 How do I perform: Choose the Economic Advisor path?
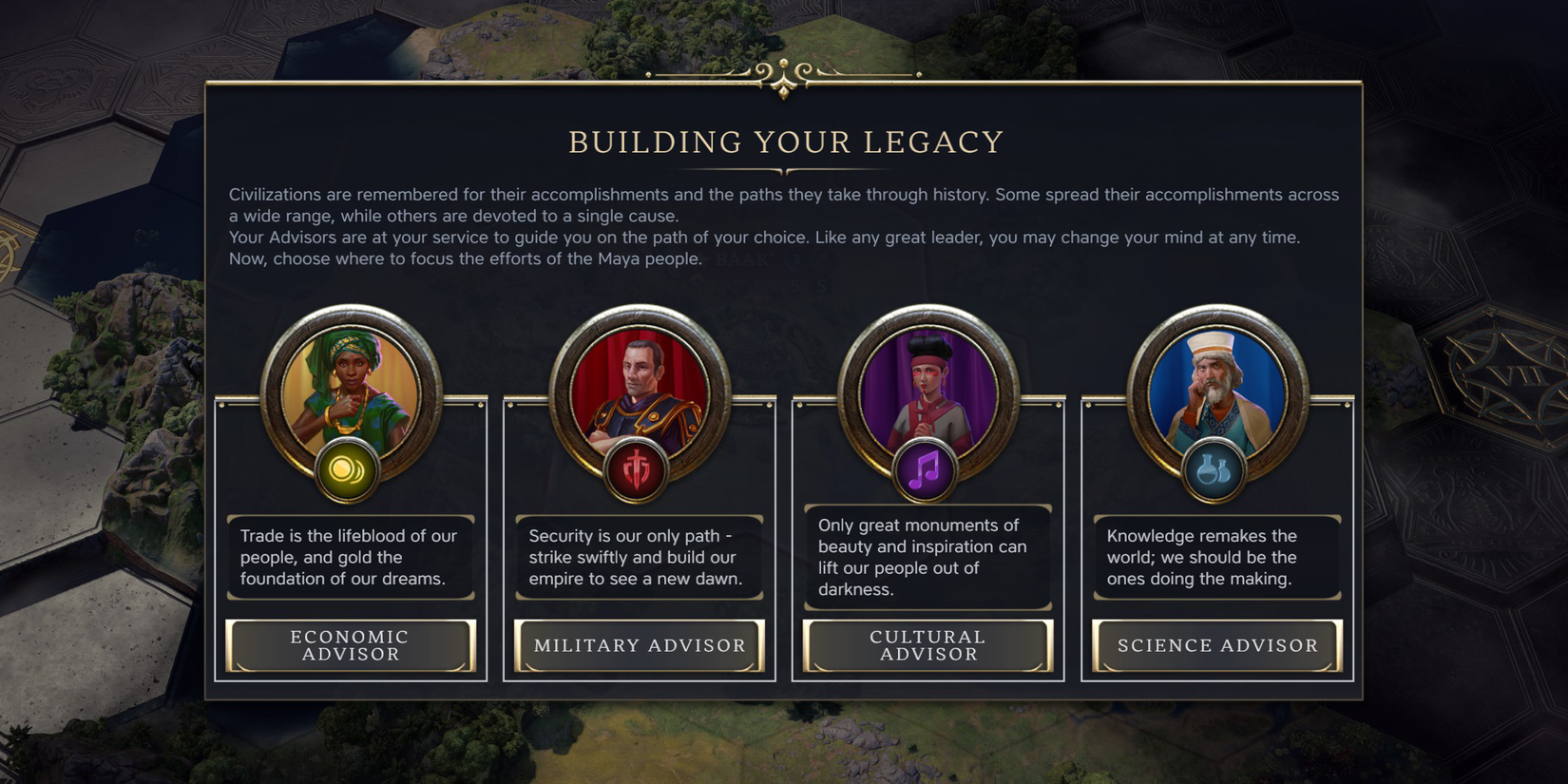[352, 645]
